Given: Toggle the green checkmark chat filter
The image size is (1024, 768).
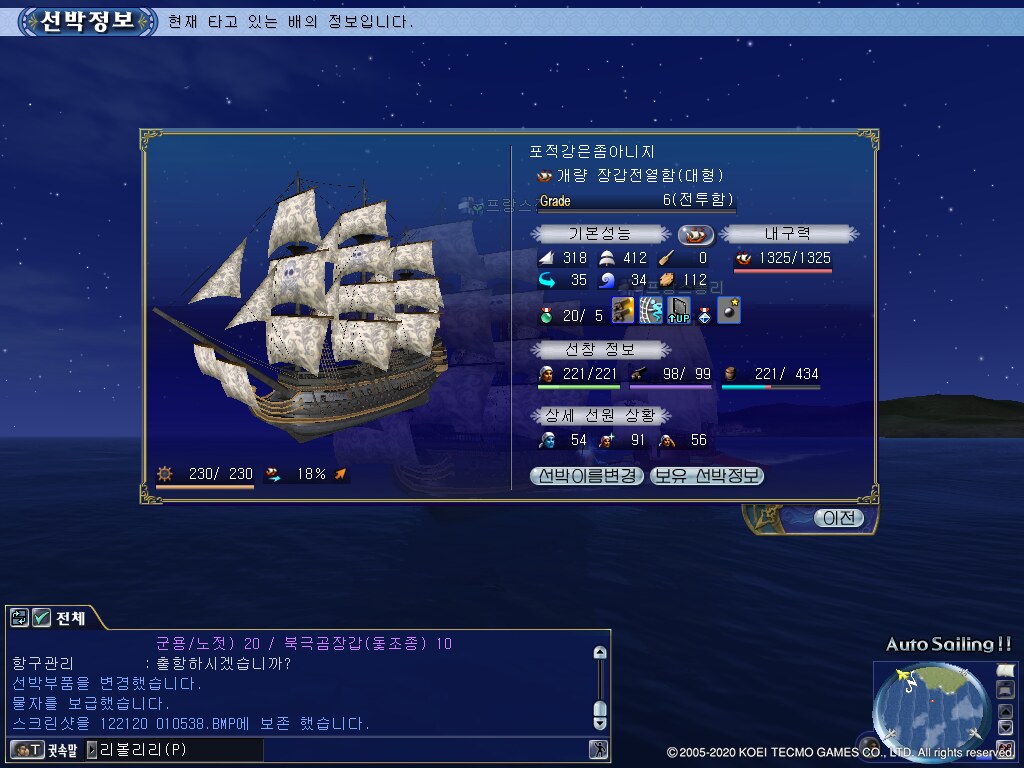Looking at the screenshot, I should pyautogui.click(x=41, y=618).
